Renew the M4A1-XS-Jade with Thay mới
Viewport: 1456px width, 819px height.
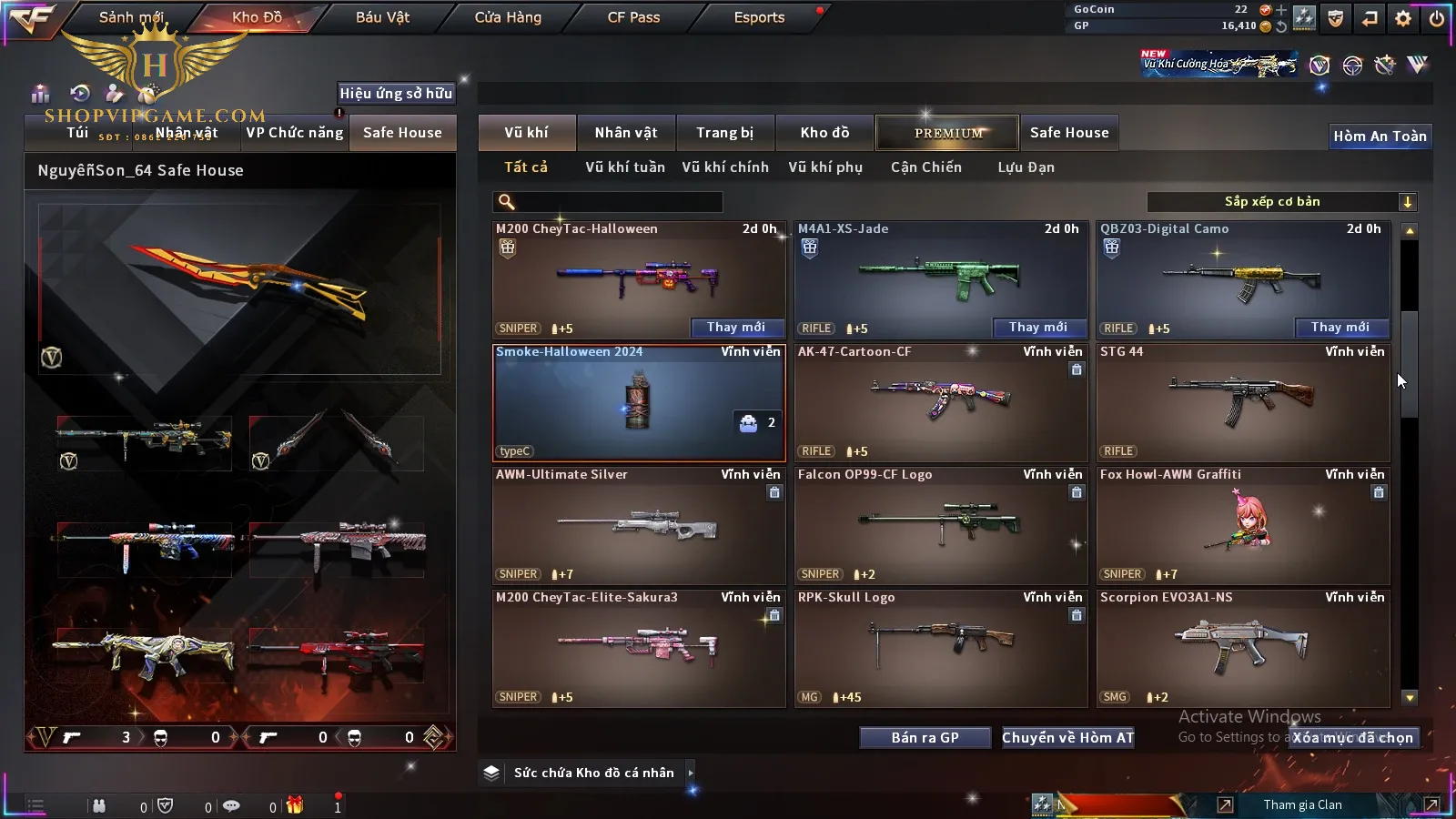(1038, 328)
